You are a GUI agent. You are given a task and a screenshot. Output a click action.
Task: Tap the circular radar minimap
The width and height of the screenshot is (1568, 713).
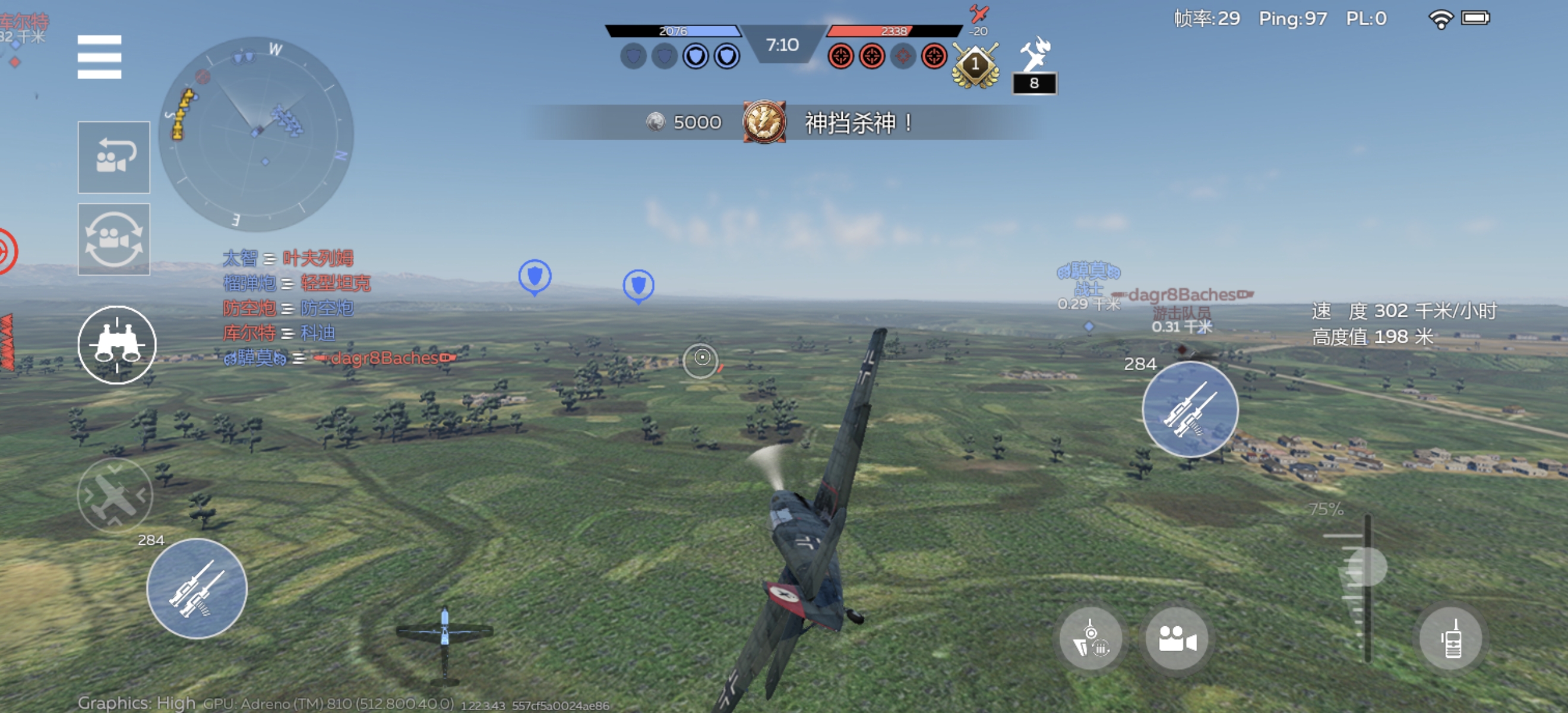255,133
